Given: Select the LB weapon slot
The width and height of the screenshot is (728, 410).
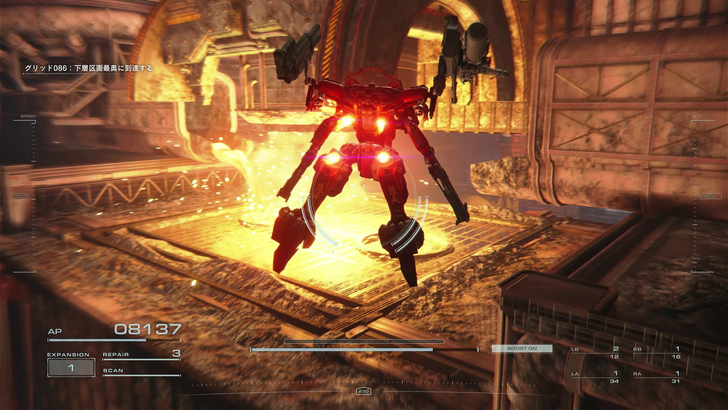Looking at the screenshot, I should pyautogui.click(x=596, y=354).
